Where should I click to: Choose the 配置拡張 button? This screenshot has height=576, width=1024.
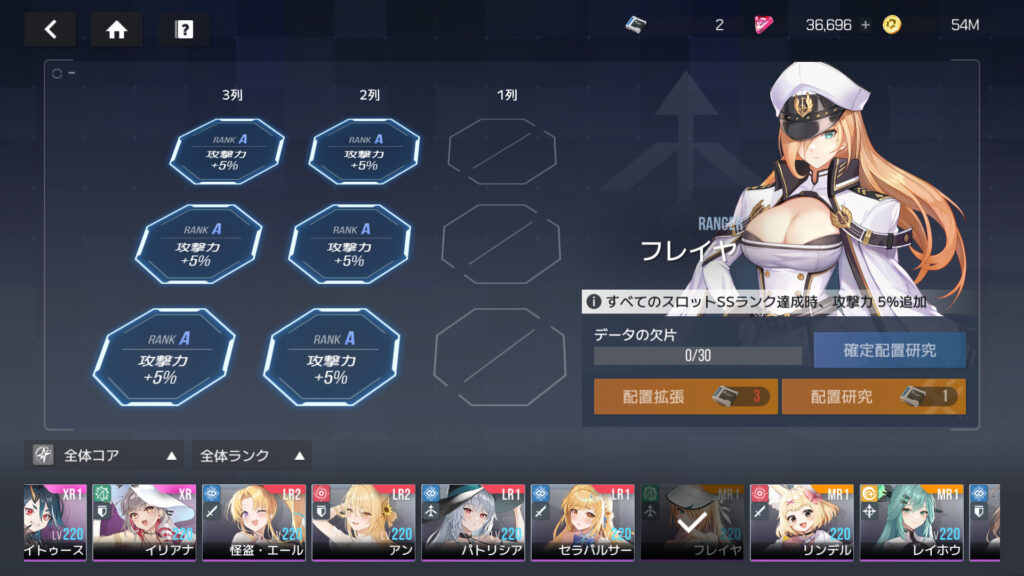(x=685, y=396)
